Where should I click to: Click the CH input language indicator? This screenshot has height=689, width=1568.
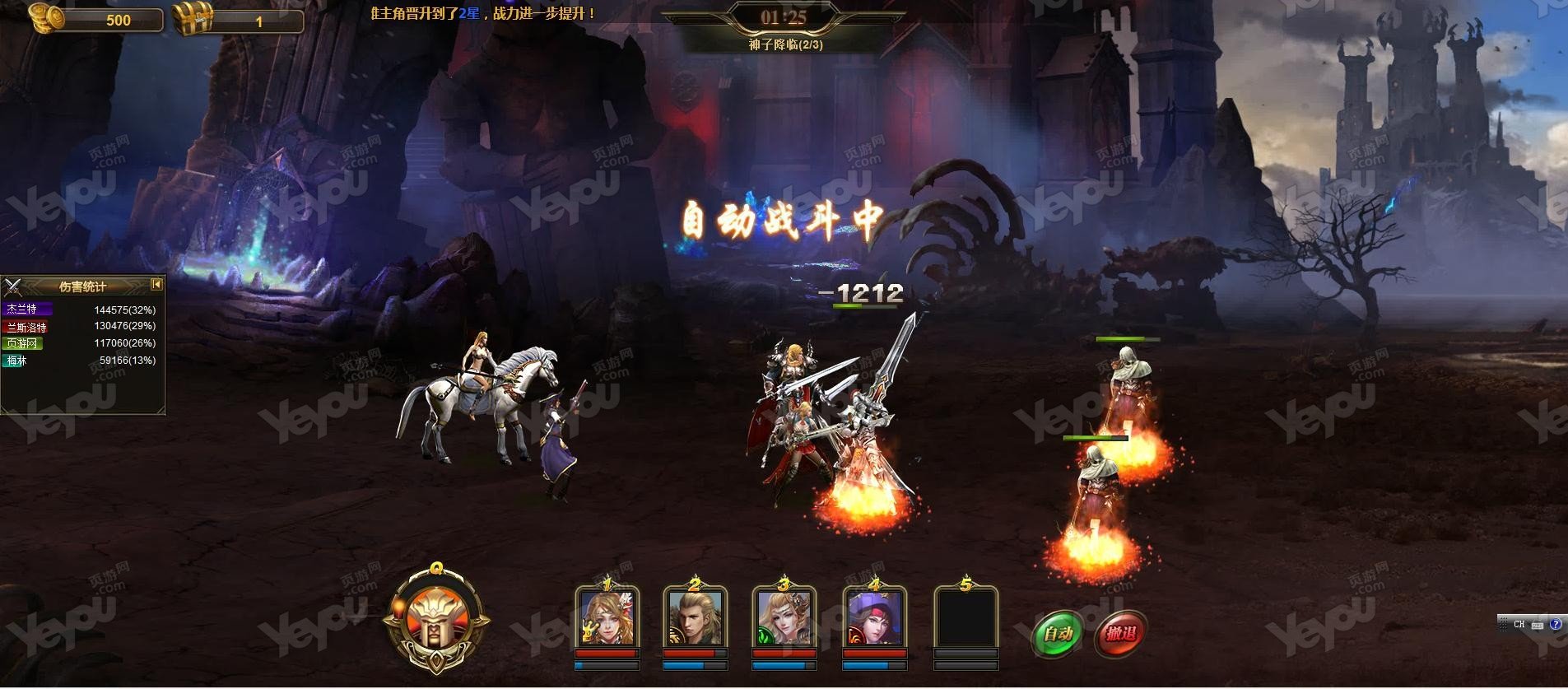tap(1519, 625)
